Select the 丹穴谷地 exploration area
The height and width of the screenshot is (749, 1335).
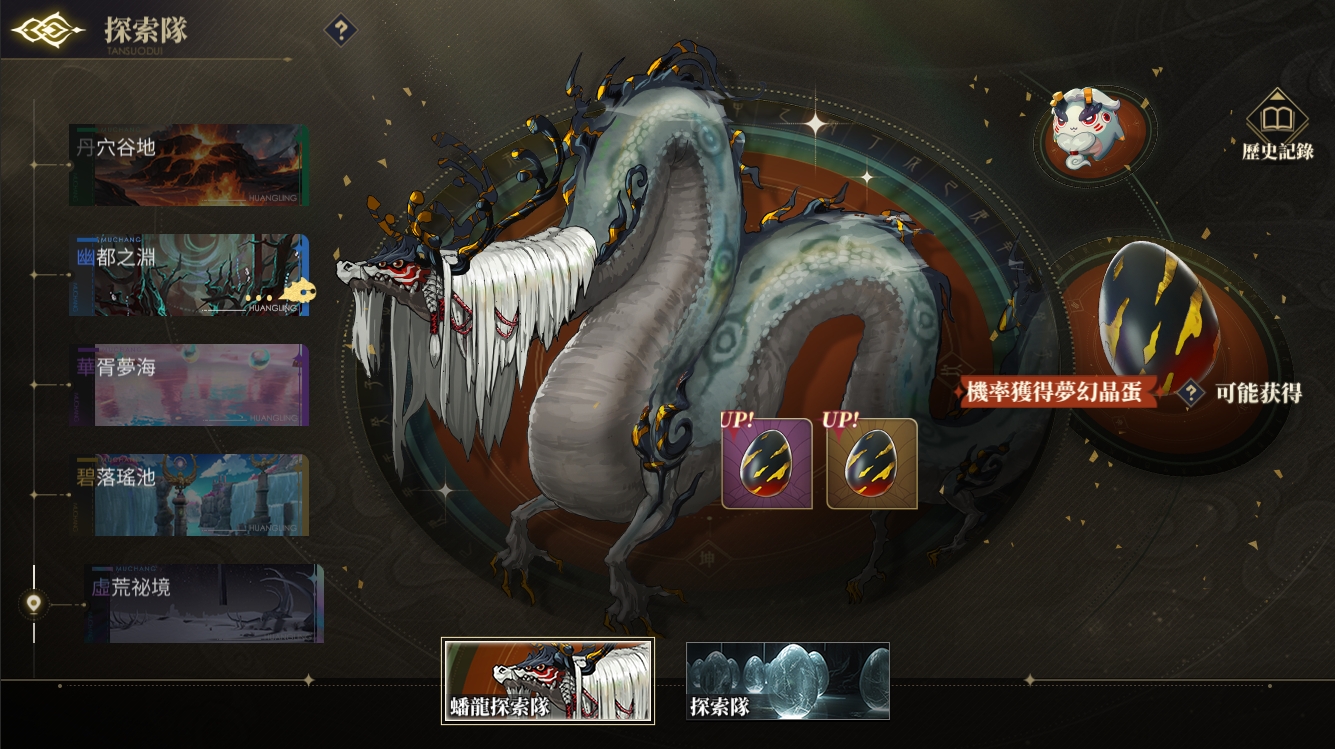(x=189, y=165)
